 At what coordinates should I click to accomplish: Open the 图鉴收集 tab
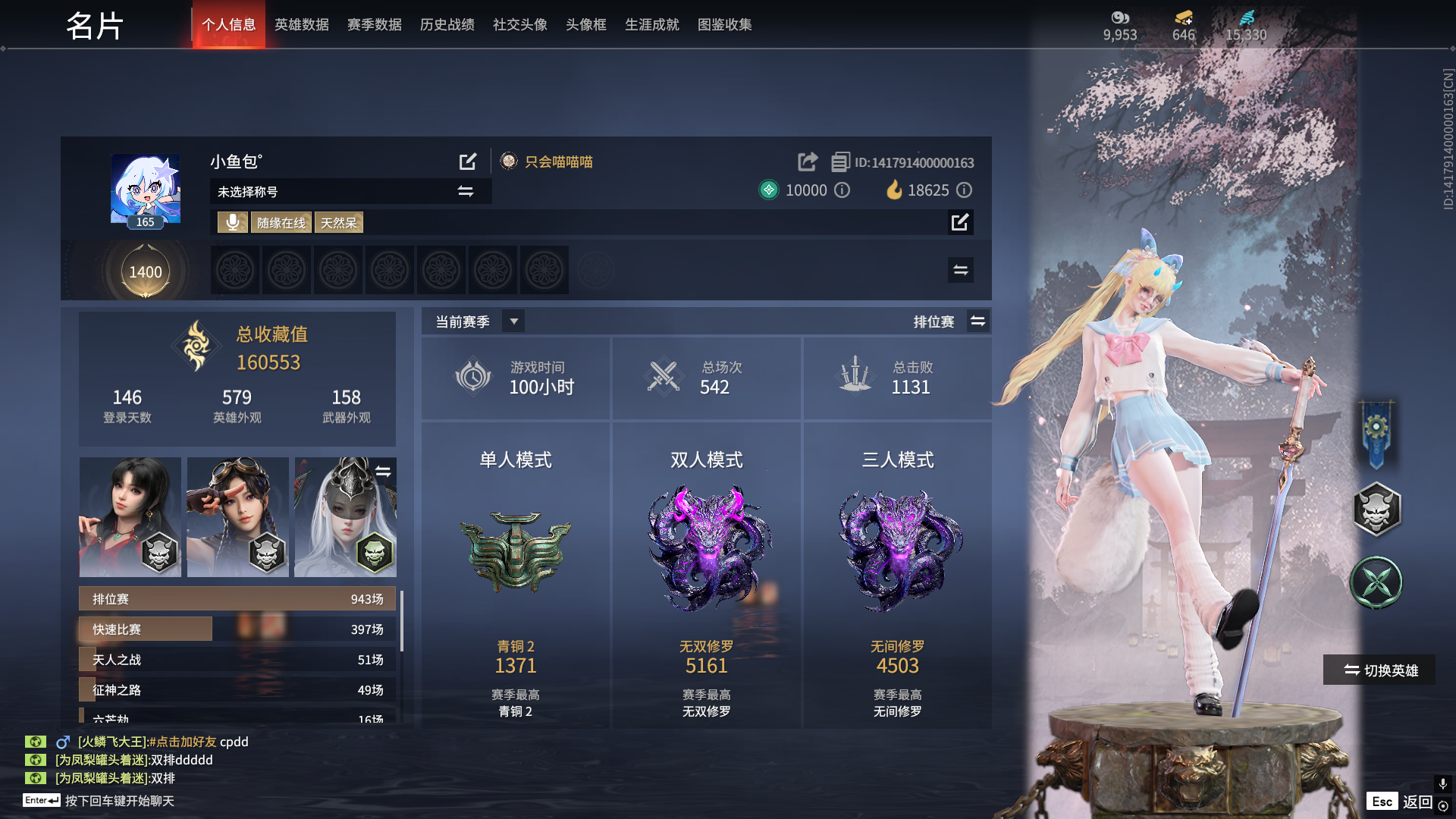(x=724, y=24)
